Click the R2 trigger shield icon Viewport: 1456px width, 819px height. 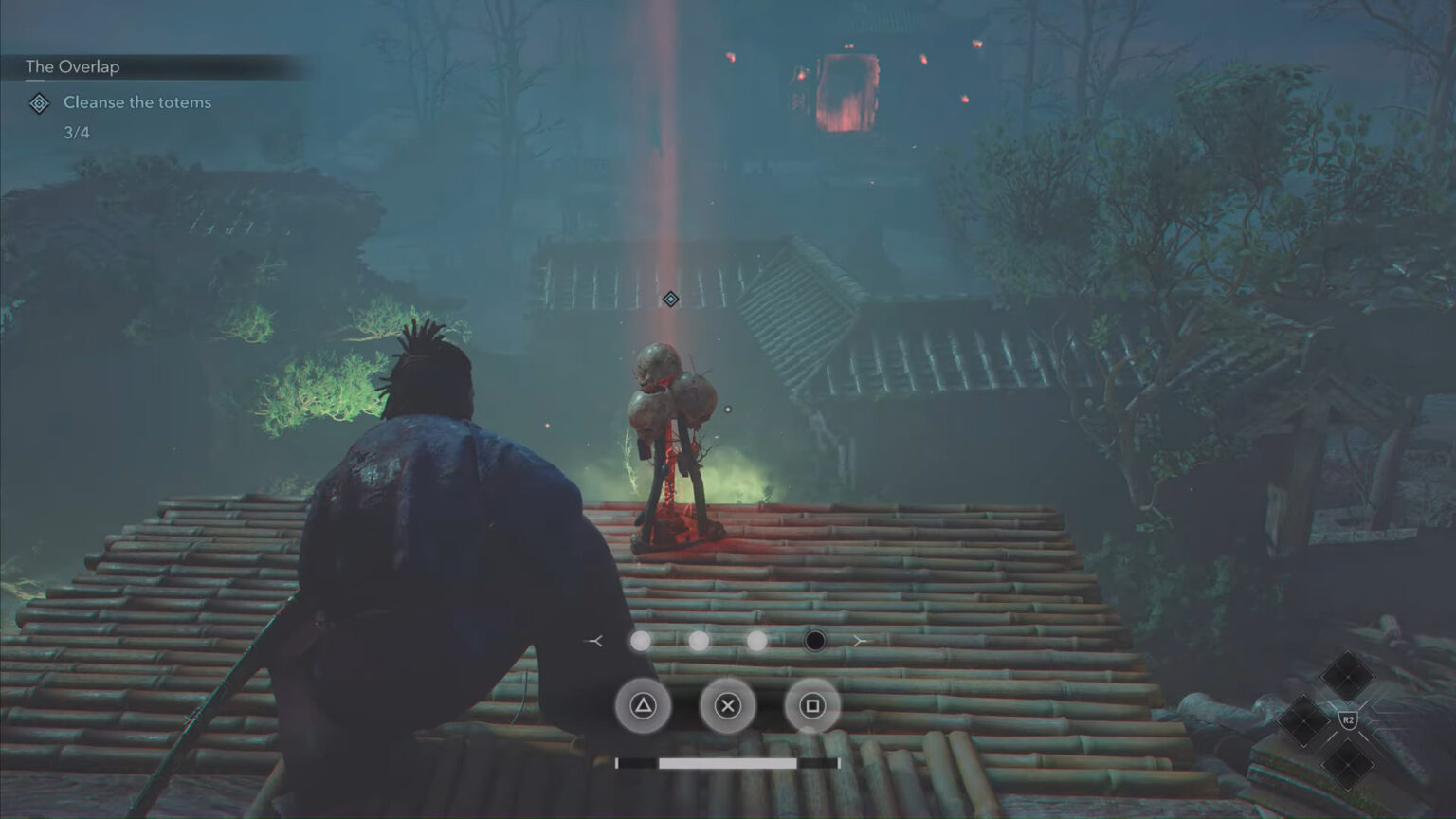tap(1349, 719)
